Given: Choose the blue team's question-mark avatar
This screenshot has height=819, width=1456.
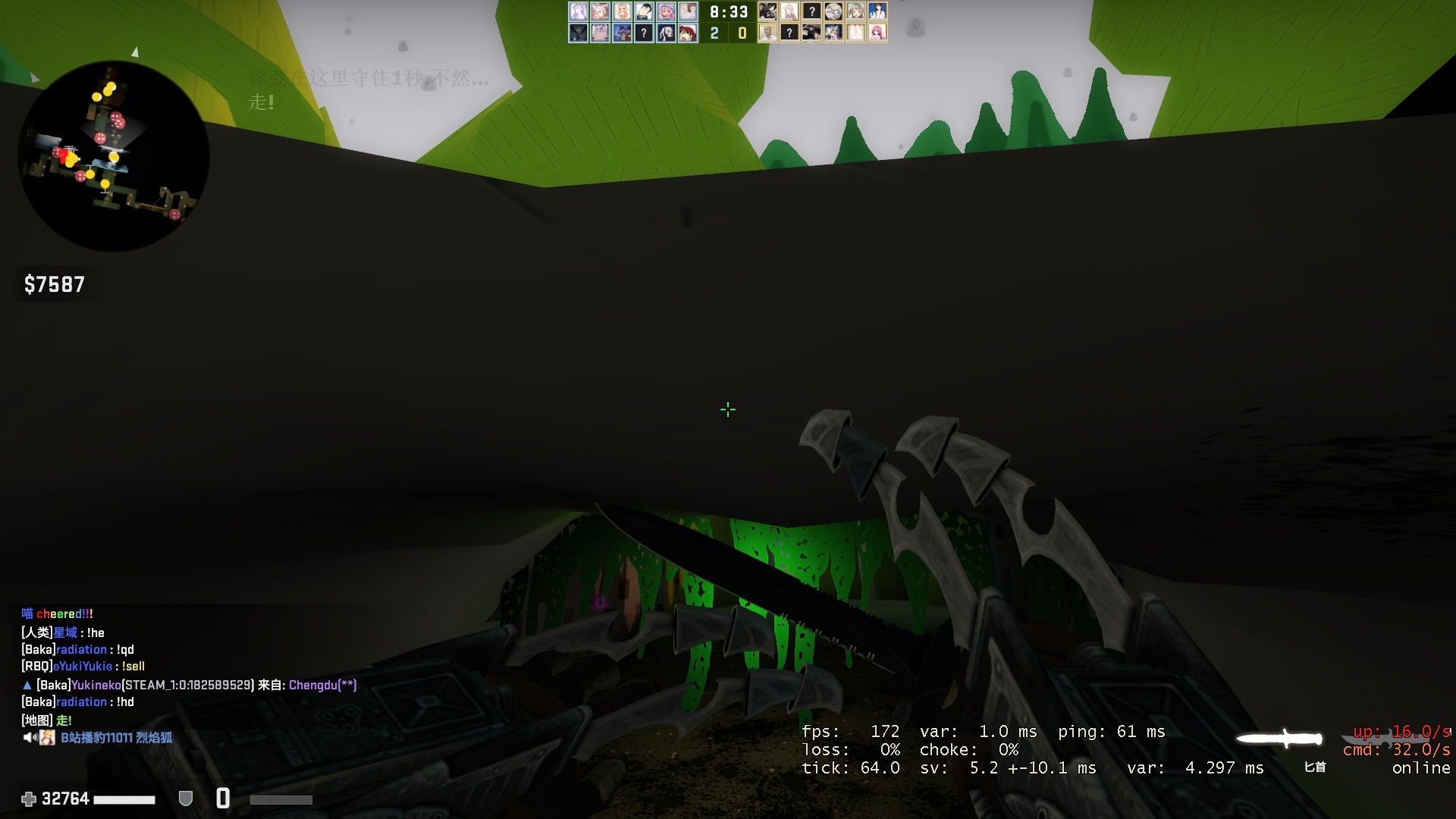Looking at the screenshot, I should [644, 33].
